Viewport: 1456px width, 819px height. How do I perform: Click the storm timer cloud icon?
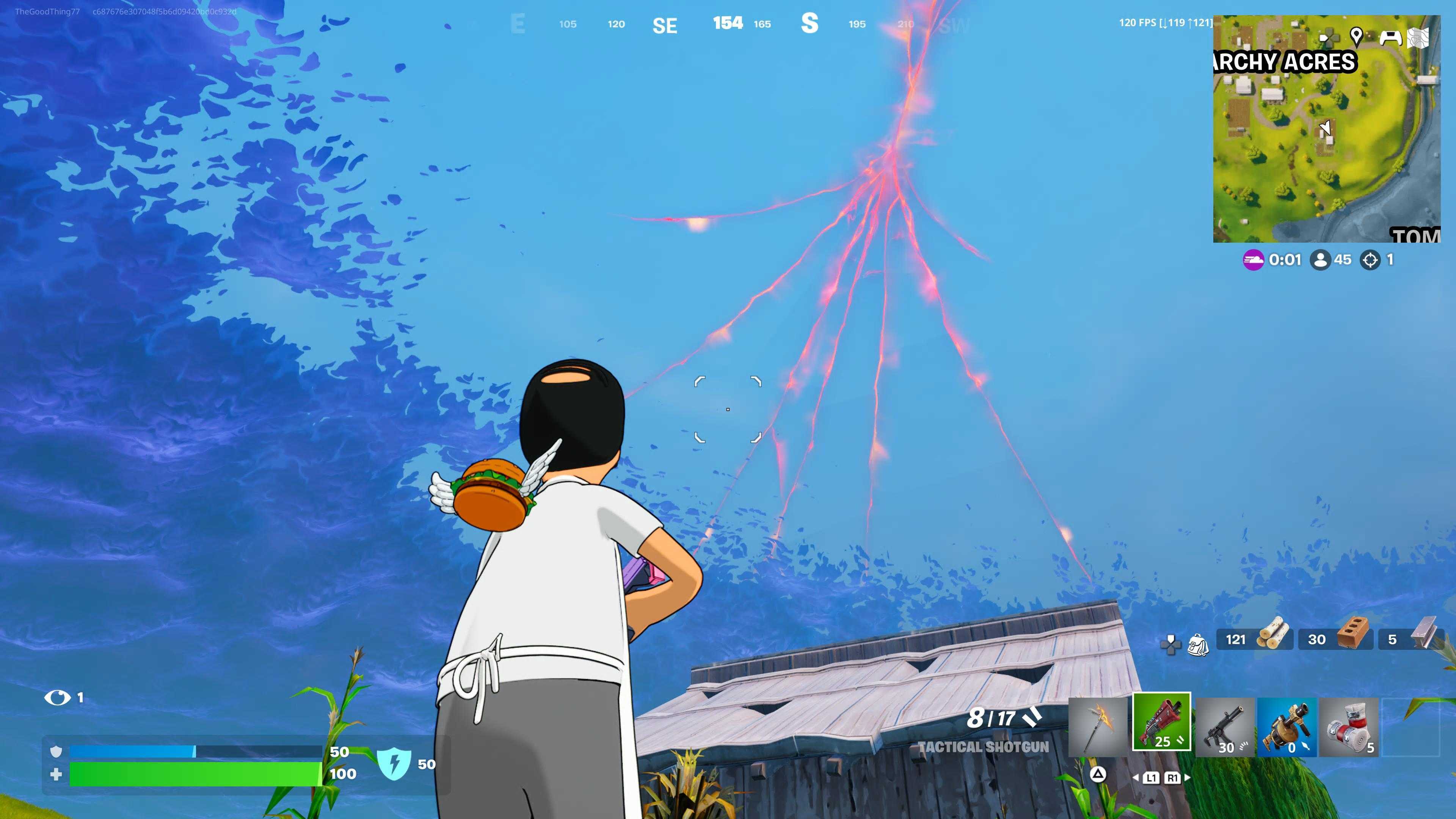coord(1253,260)
